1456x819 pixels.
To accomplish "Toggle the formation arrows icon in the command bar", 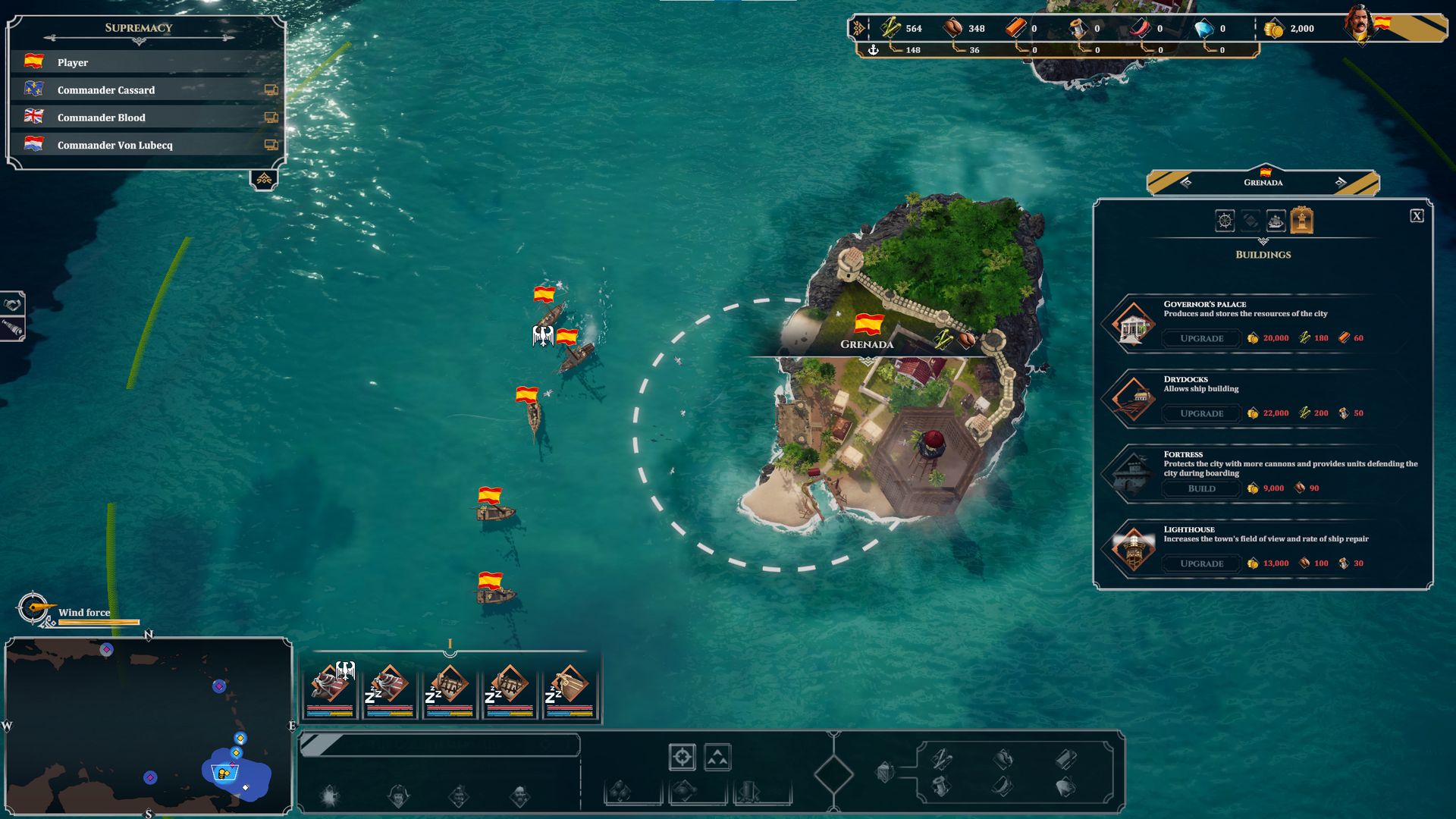I will point(717,757).
